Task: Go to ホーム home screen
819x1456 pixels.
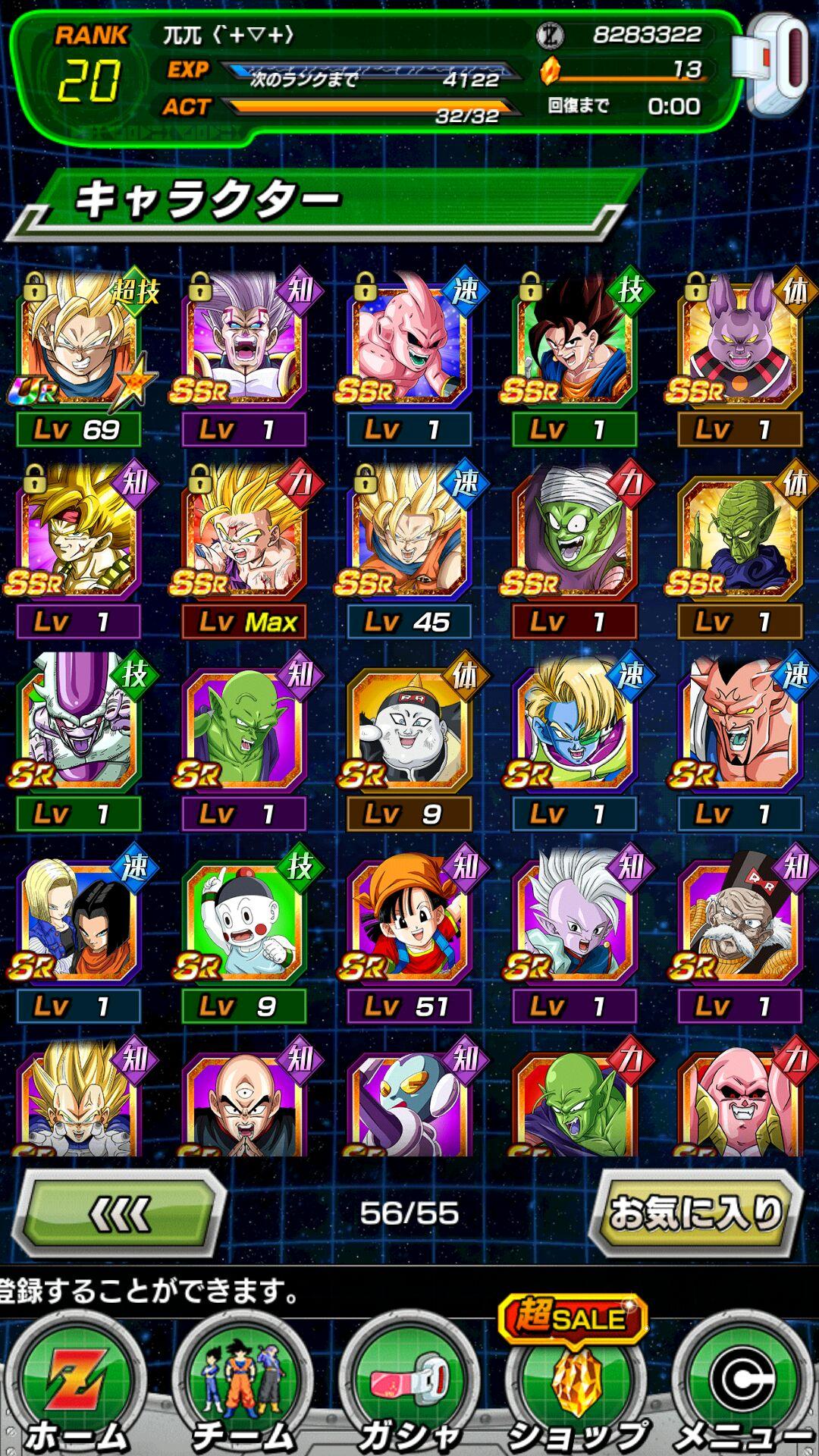Action: [x=77, y=1388]
